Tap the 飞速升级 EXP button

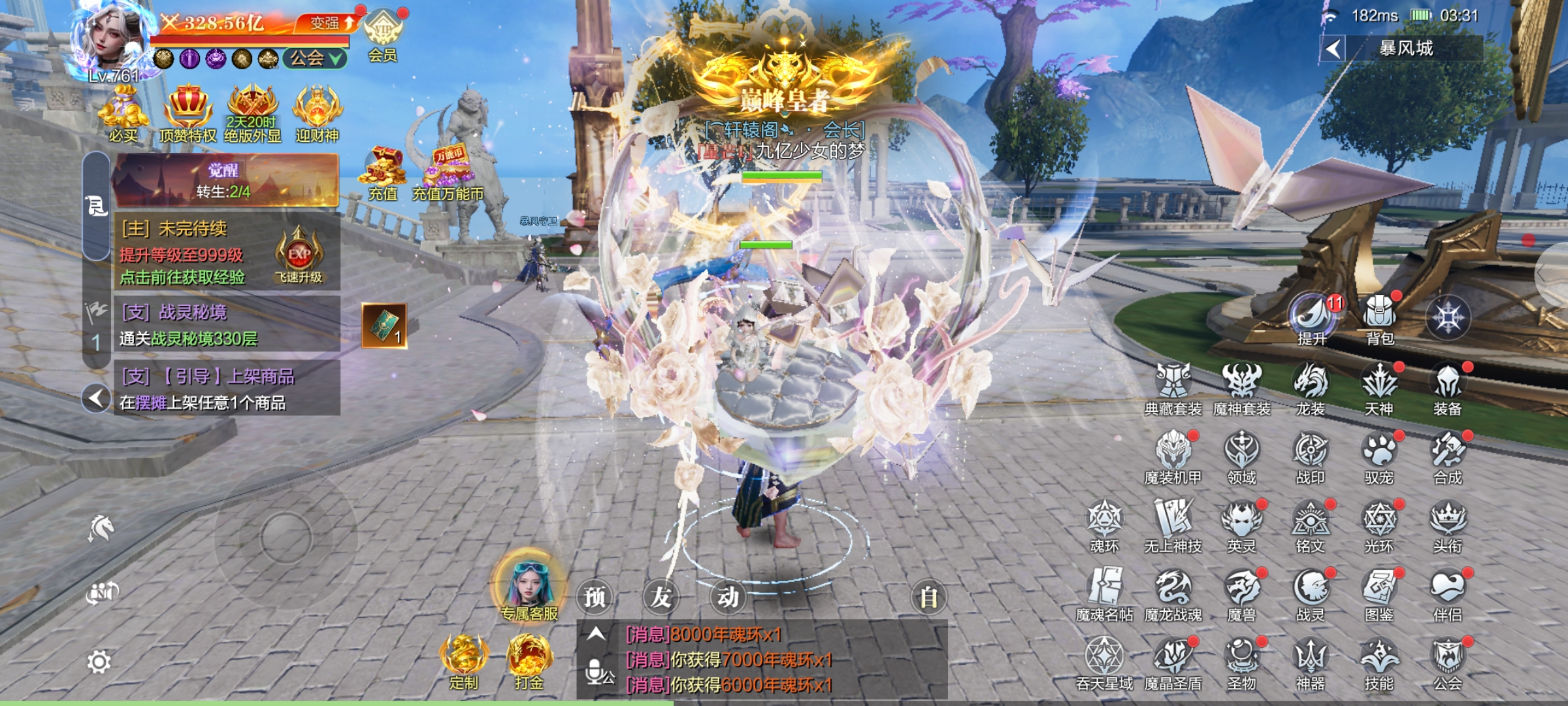coord(299,256)
